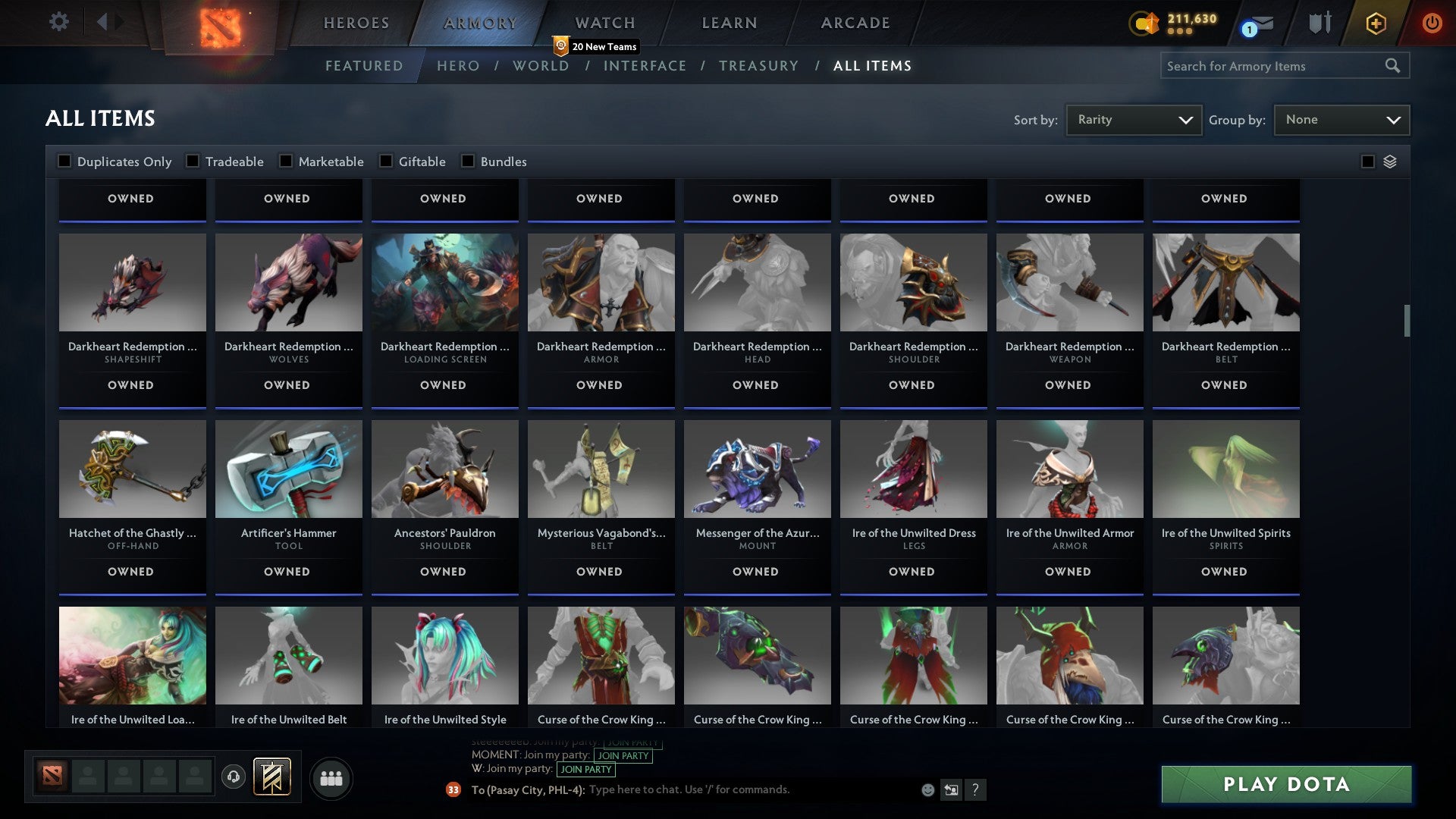Click JOIN PARTY link from MOMENT
This screenshot has height=819, width=1456.
(622, 755)
